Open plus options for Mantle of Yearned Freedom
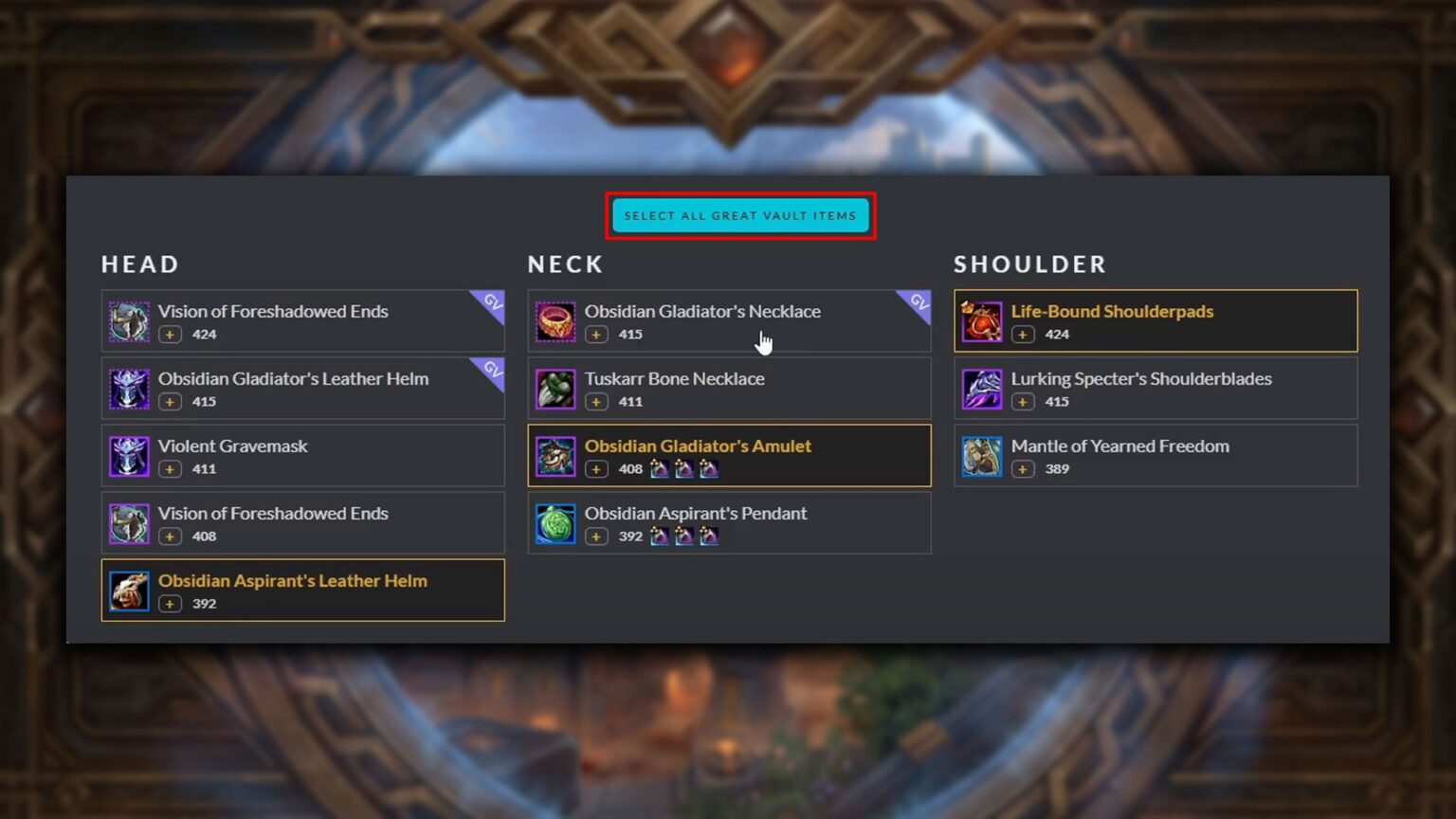Image resolution: width=1456 pixels, height=819 pixels. [1023, 469]
